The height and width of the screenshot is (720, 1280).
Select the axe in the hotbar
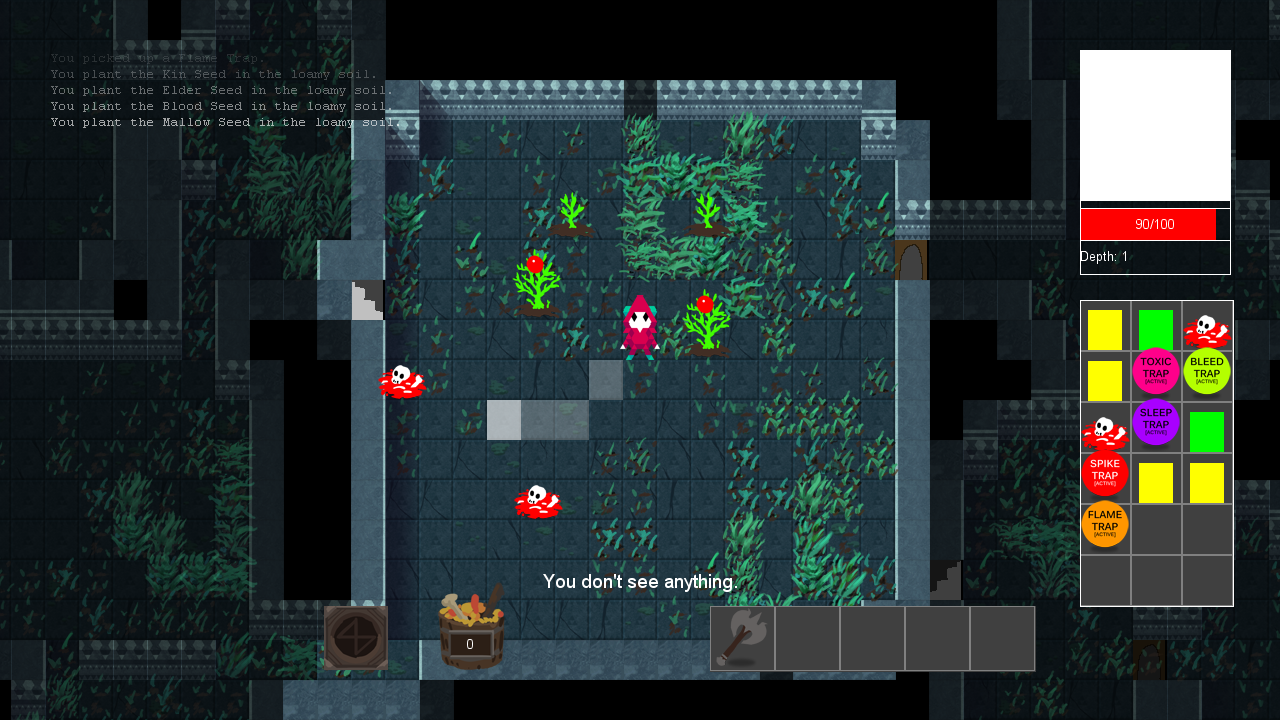(x=742, y=637)
